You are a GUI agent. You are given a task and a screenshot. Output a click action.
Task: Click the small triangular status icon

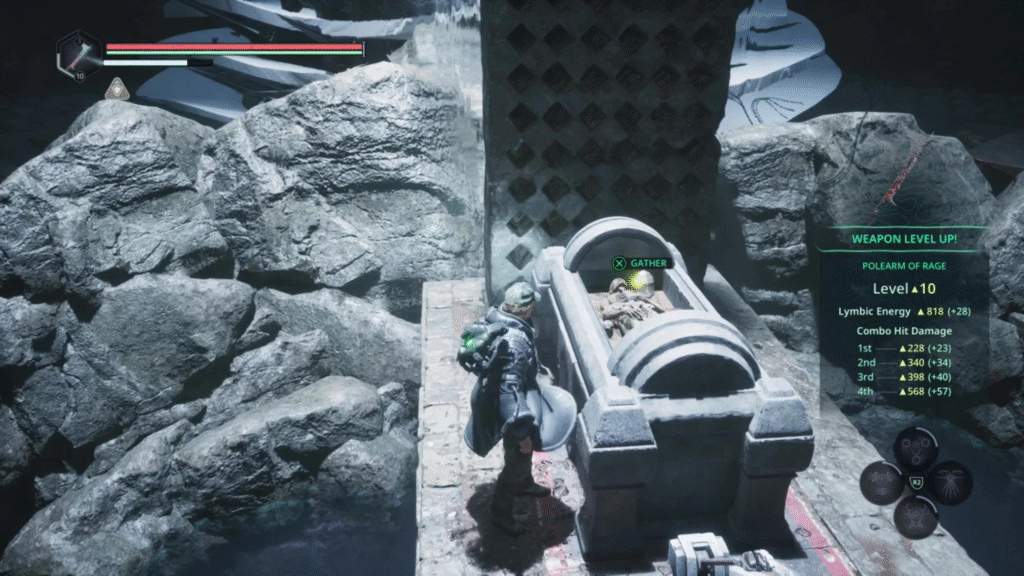(x=116, y=89)
